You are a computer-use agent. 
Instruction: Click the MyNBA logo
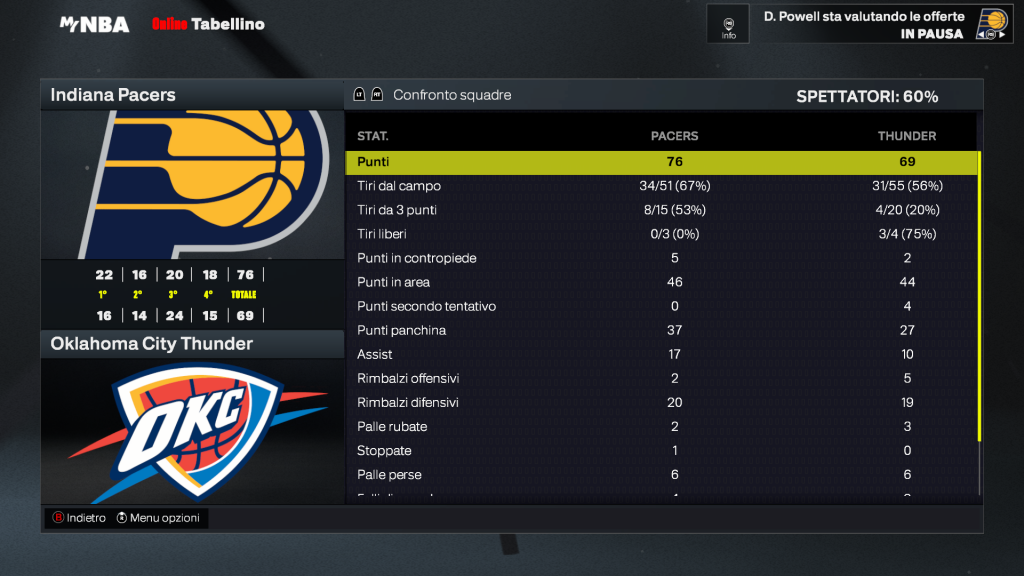[x=95, y=24]
